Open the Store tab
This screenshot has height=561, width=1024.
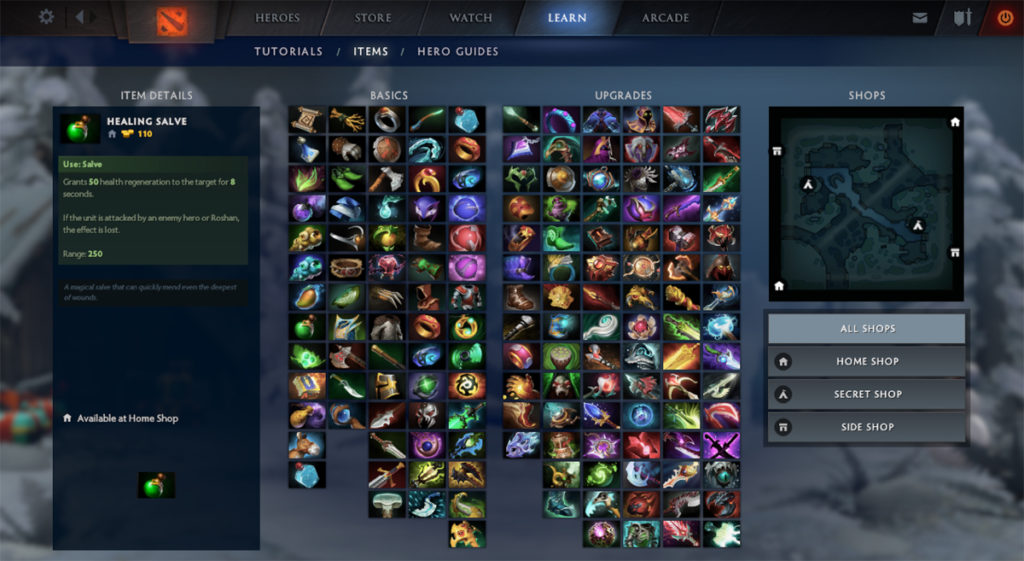point(373,18)
